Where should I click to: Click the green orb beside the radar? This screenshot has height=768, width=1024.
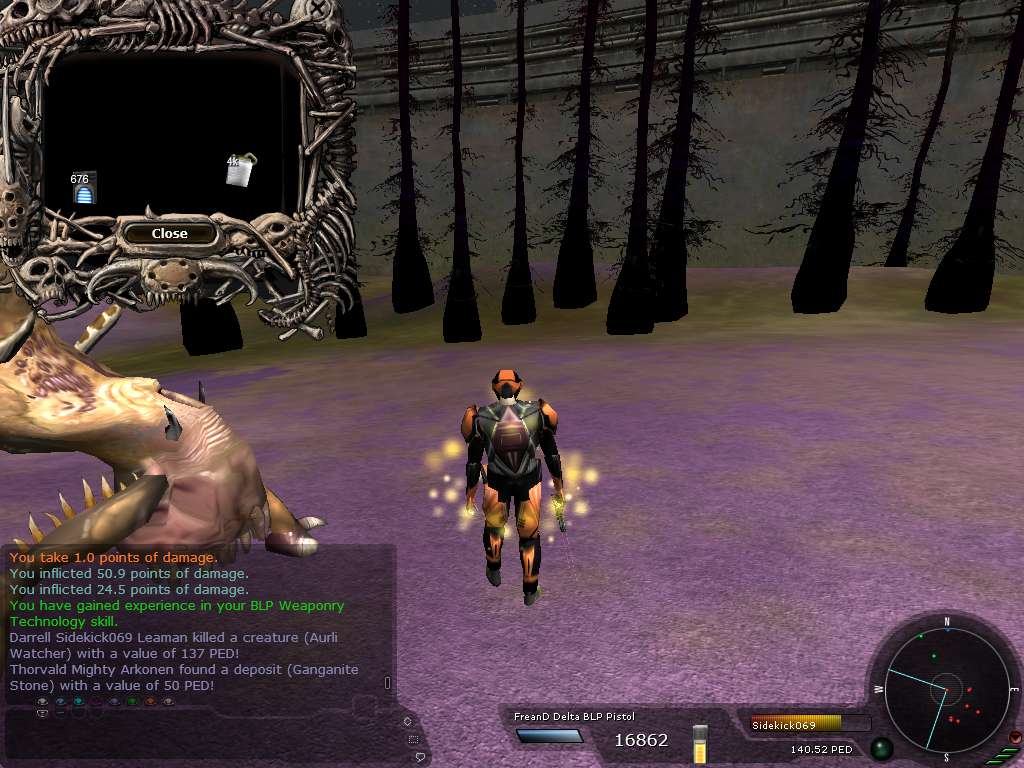click(x=881, y=748)
